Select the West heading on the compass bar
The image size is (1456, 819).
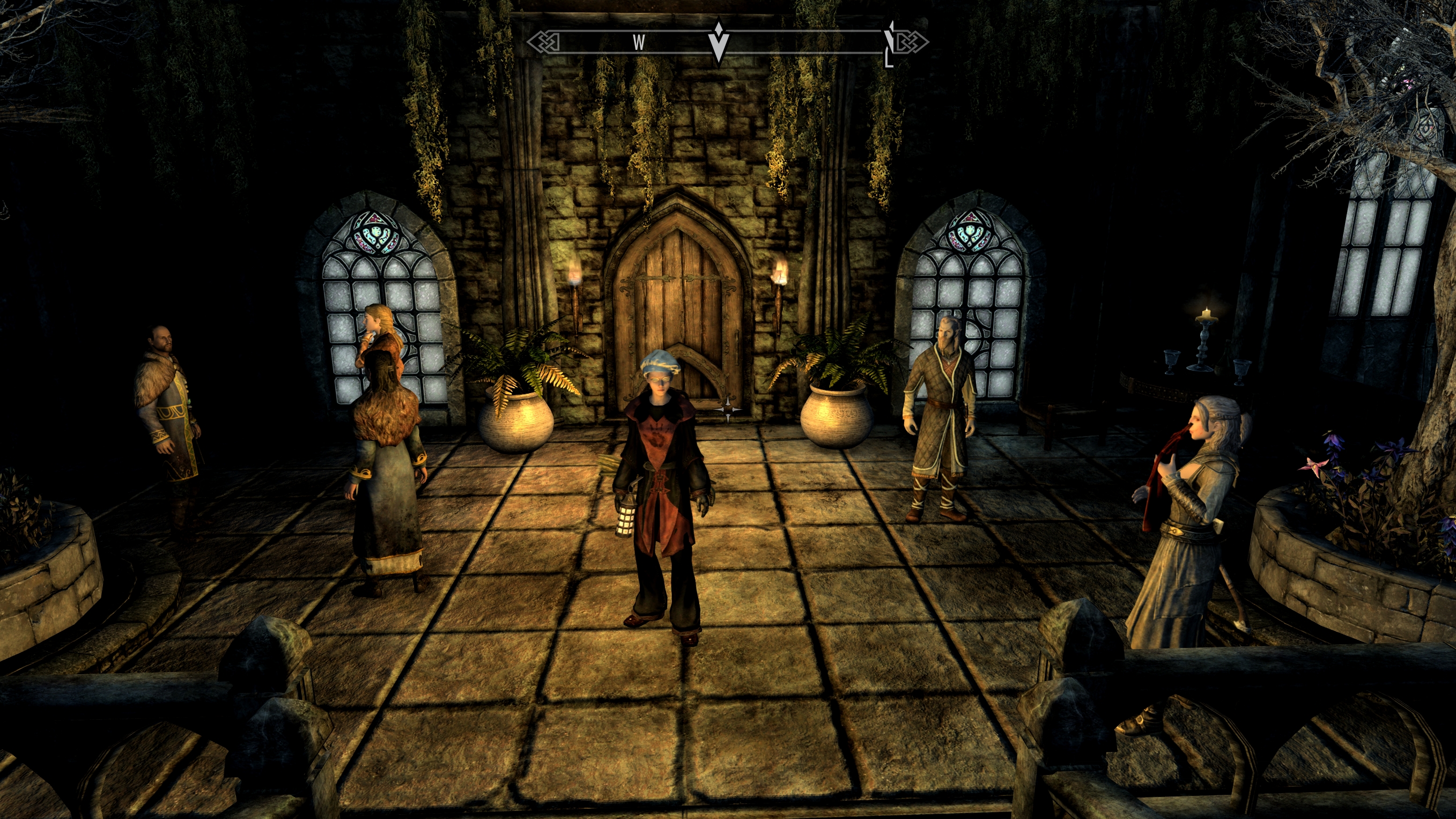click(x=639, y=42)
